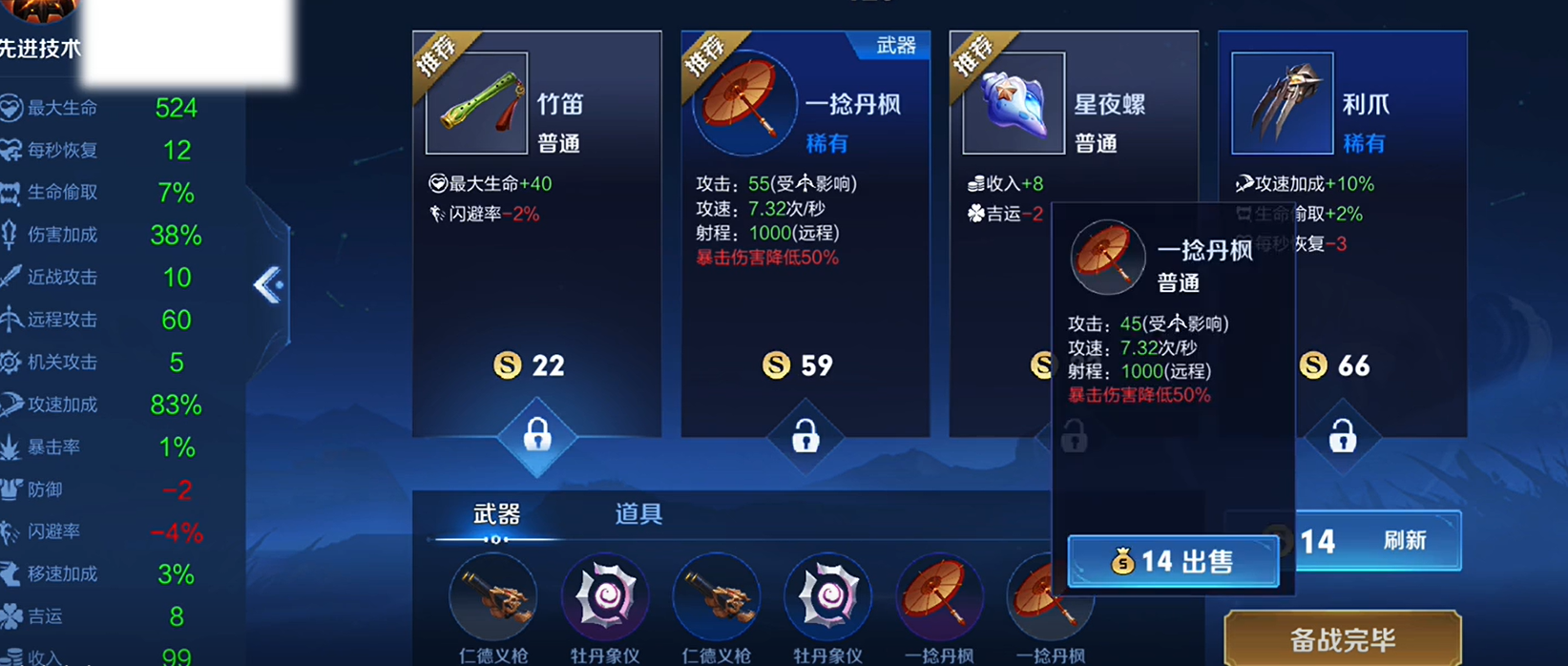Switch to the 武器 tab

[x=496, y=515]
